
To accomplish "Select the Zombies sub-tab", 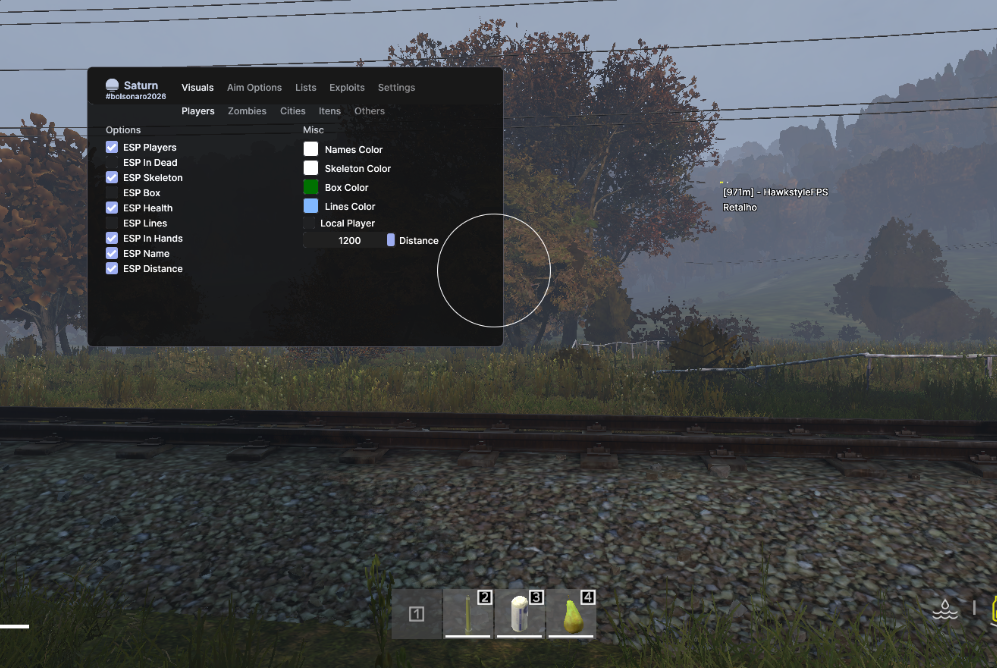I will pos(247,111).
